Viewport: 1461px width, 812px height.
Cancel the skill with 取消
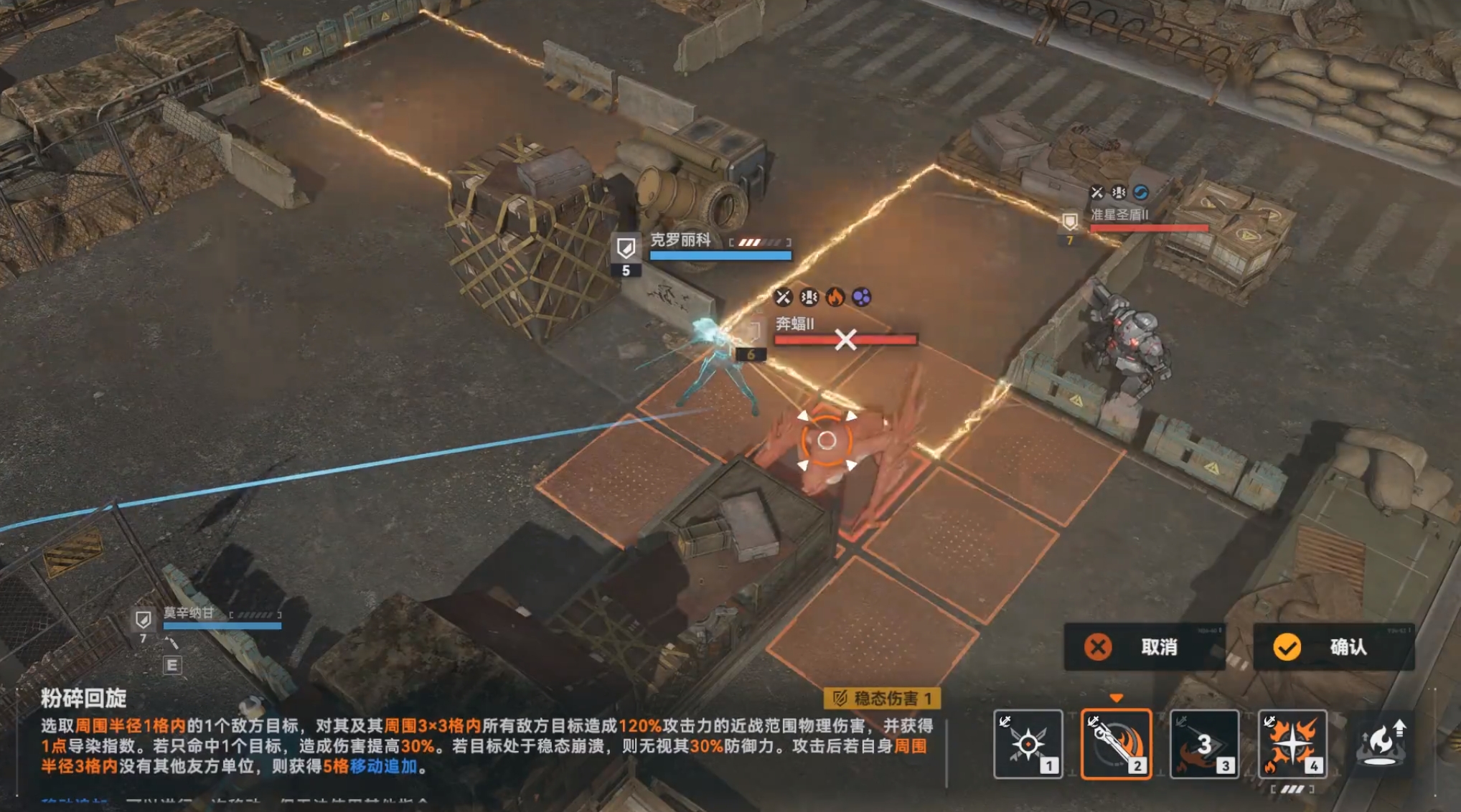(1144, 647)
